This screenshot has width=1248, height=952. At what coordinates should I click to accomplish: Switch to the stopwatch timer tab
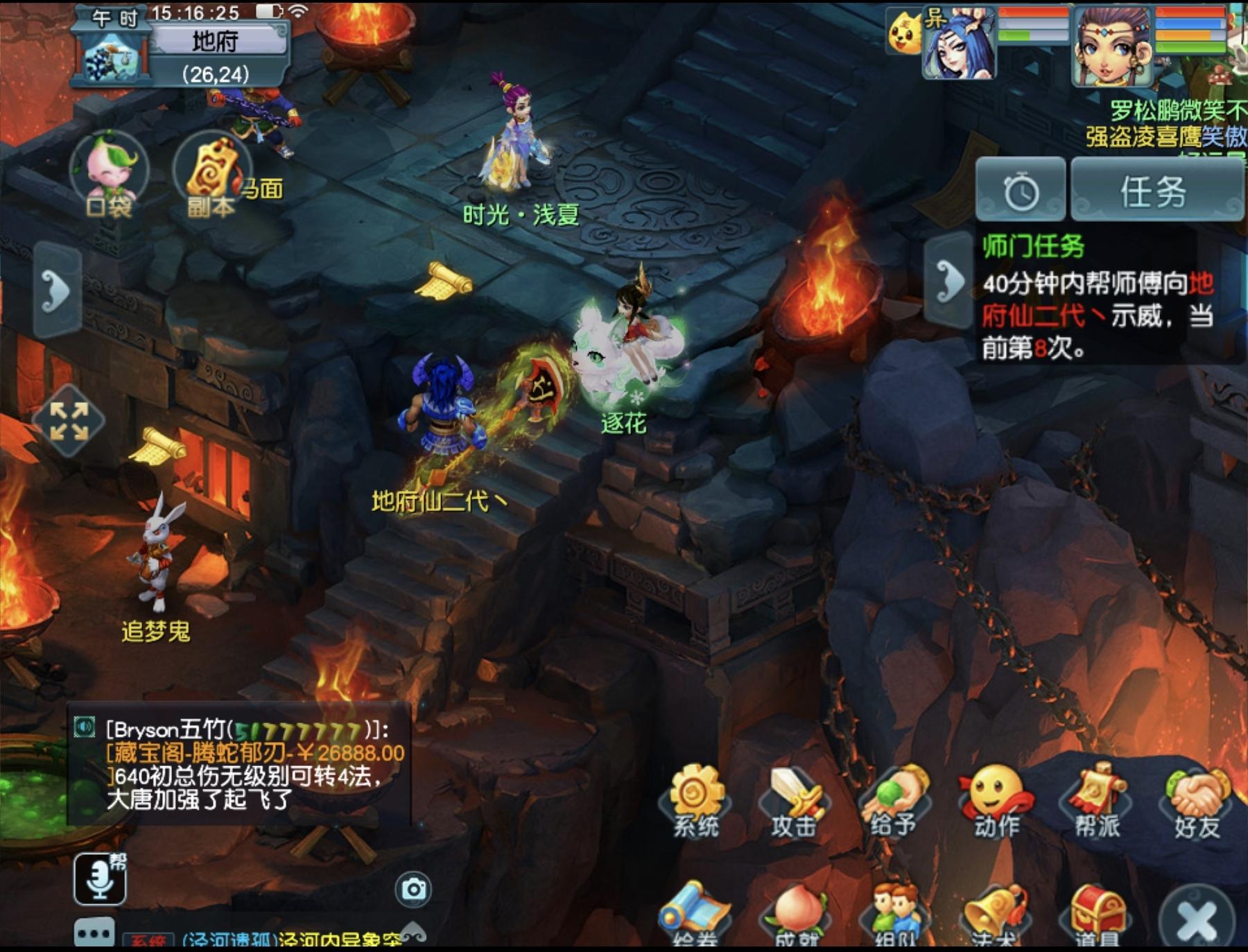point(1021,190)
